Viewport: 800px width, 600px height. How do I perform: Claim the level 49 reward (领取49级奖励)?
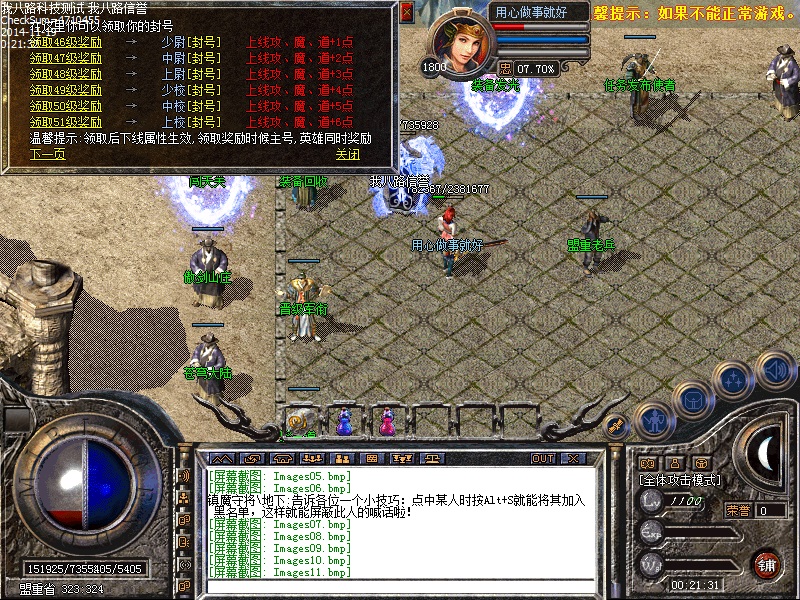[65, 90]
